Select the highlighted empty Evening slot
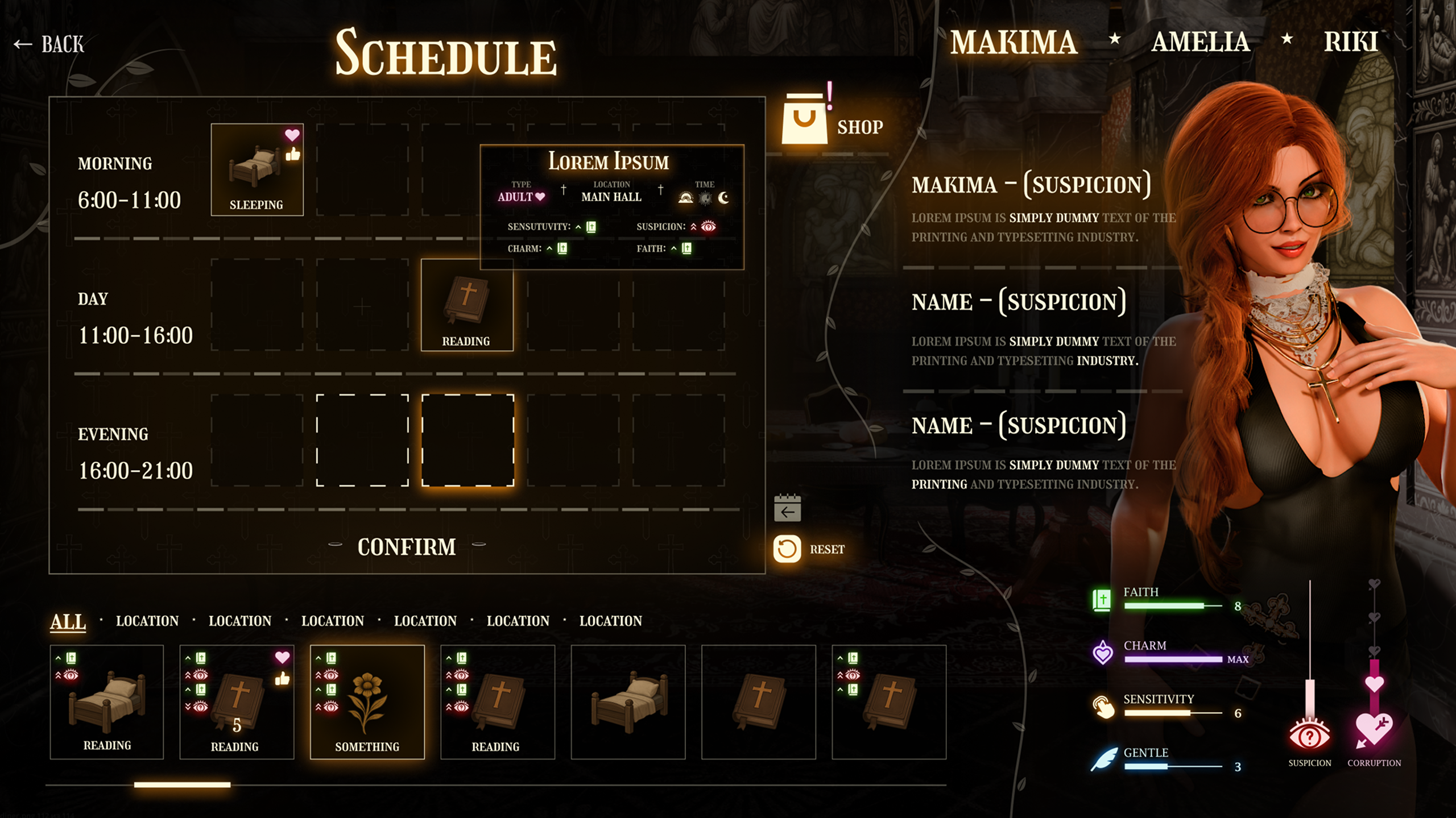Screen dimensions: 1456x818 click(467, 441)
